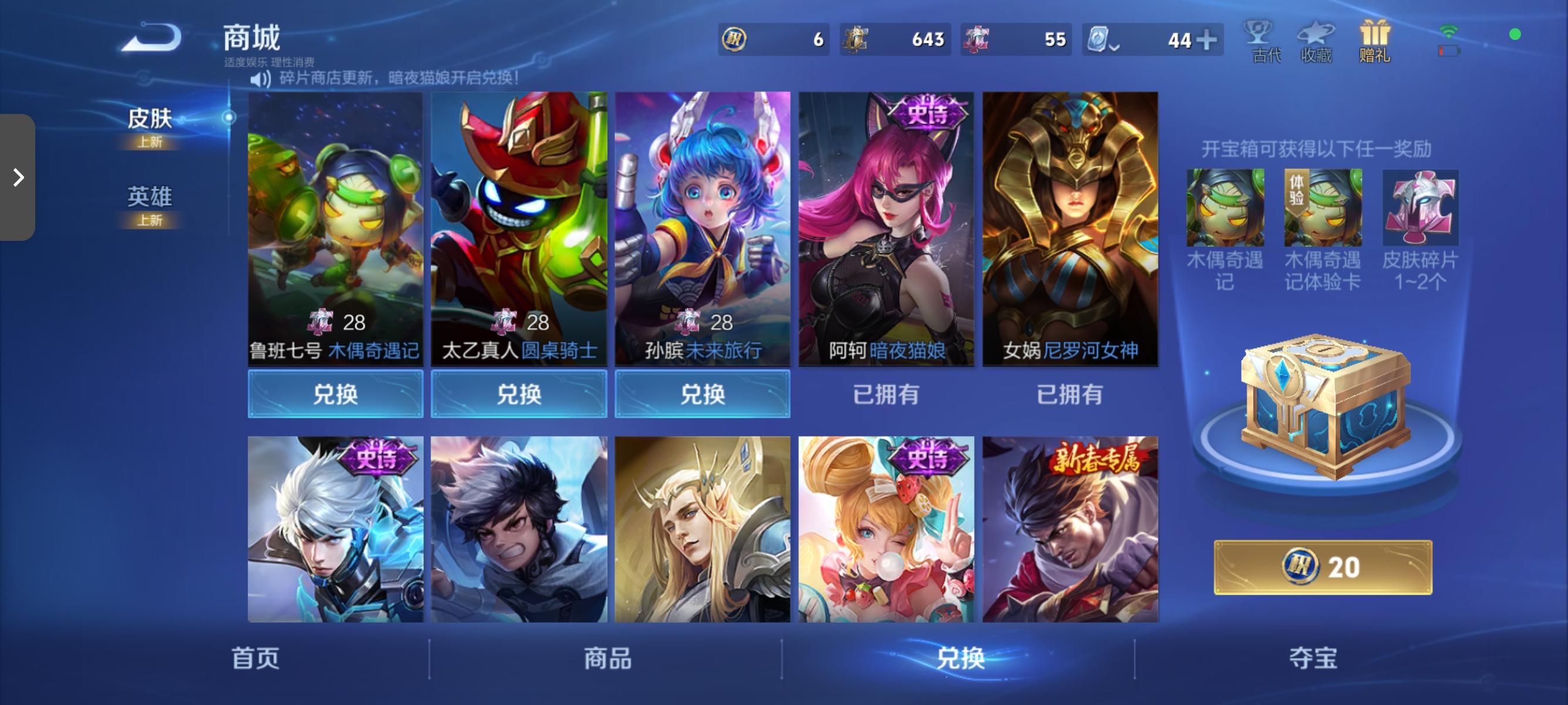Image resolution: width=1568 pixels, height=705 pixels.
Task: Open the 首页 shop page
Action: point(254,659)
